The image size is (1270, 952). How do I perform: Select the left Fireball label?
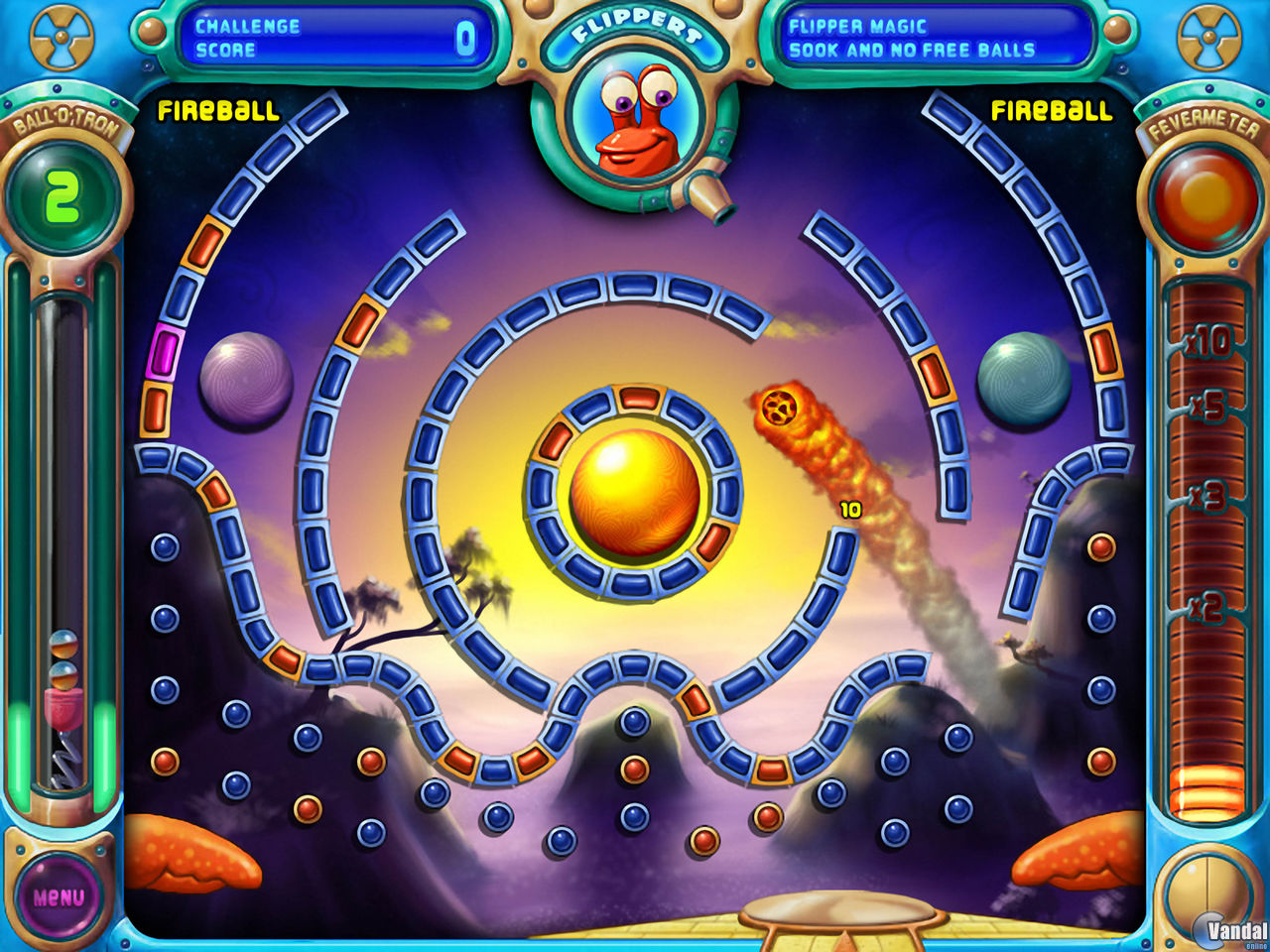[217, 112]
